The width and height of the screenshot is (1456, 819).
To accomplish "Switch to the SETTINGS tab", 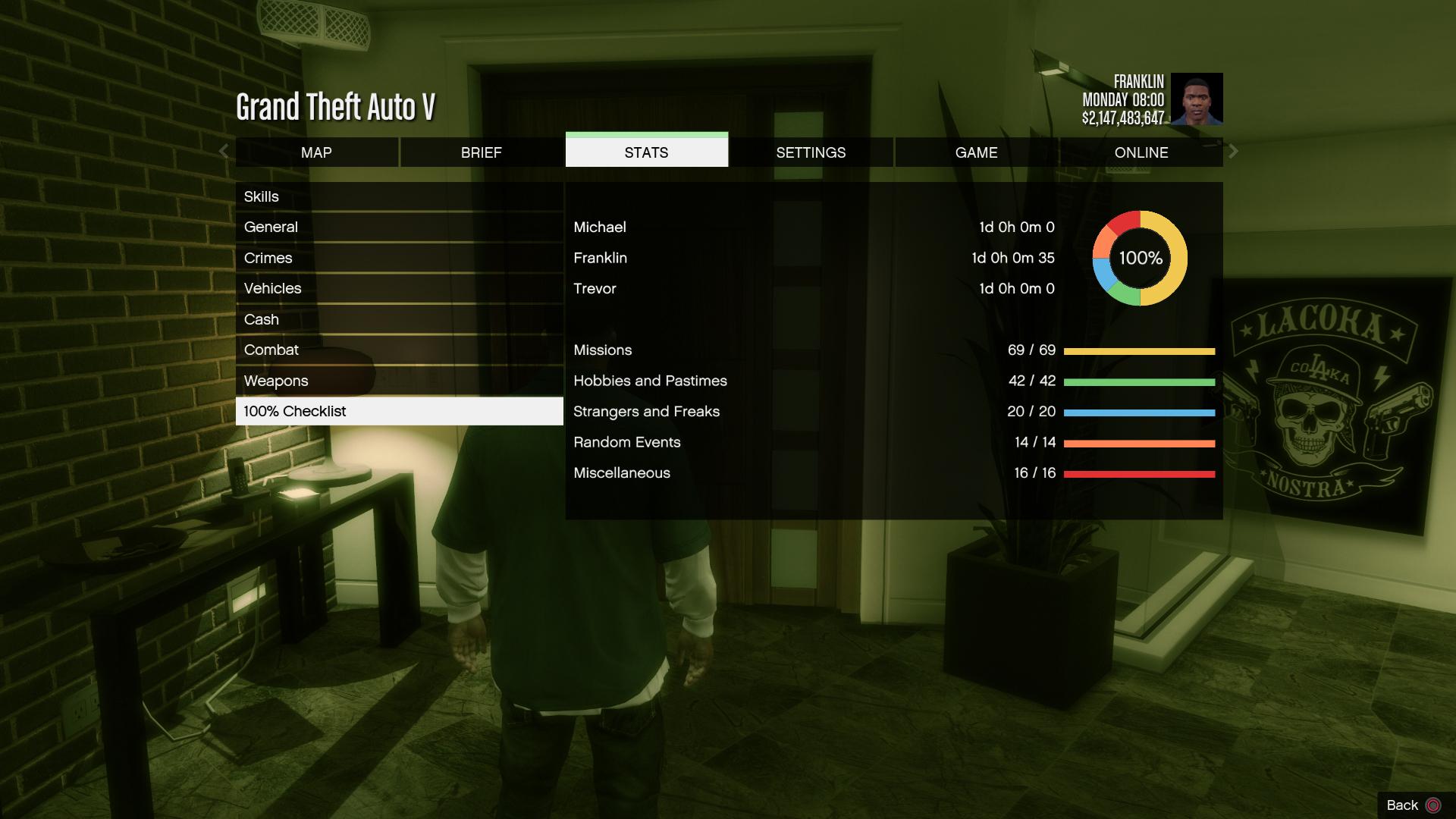I will click(x=811, y=152).
